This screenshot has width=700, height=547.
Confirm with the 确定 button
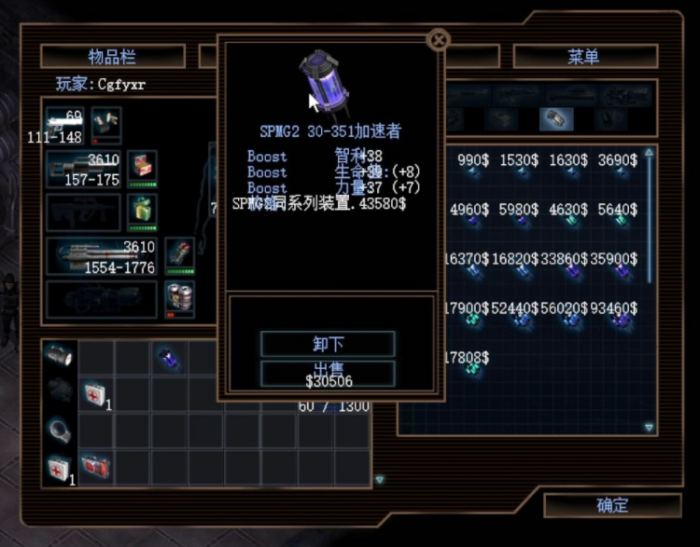[612, 505]
